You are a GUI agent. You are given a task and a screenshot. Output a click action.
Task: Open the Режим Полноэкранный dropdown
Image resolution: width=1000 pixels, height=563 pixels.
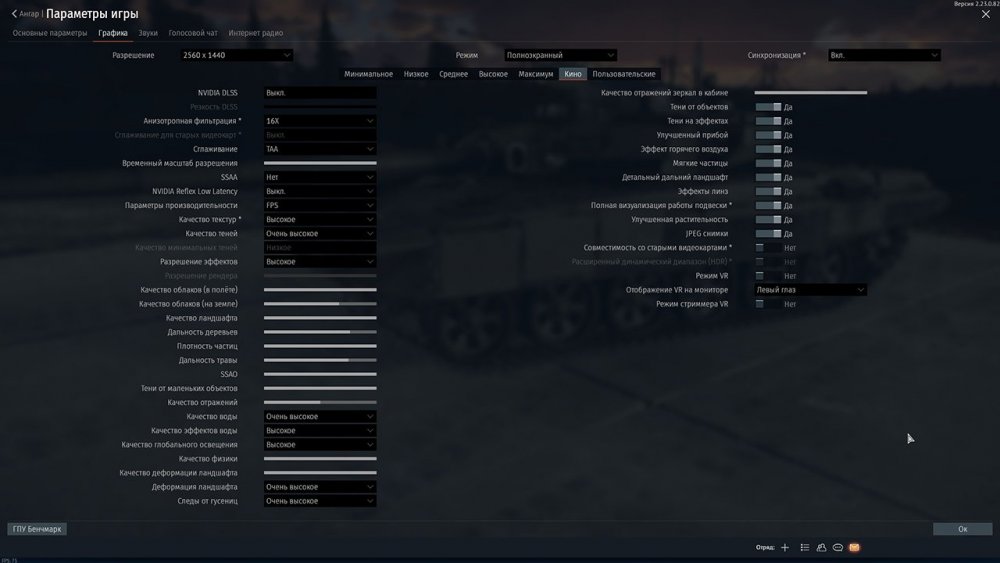click(x=560, y=55)
